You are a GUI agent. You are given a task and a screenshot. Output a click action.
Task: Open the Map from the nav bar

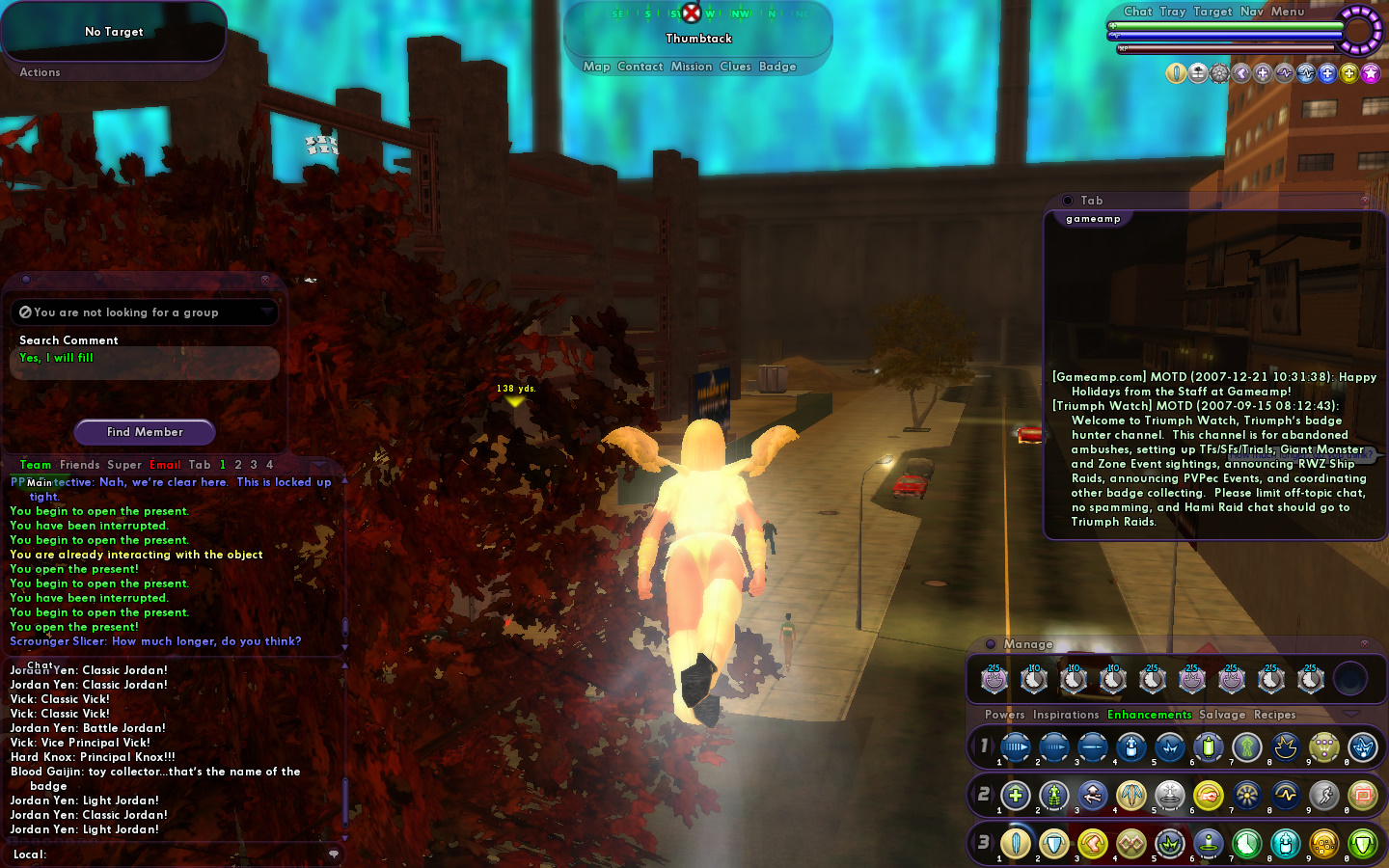(x=596, y=67)
